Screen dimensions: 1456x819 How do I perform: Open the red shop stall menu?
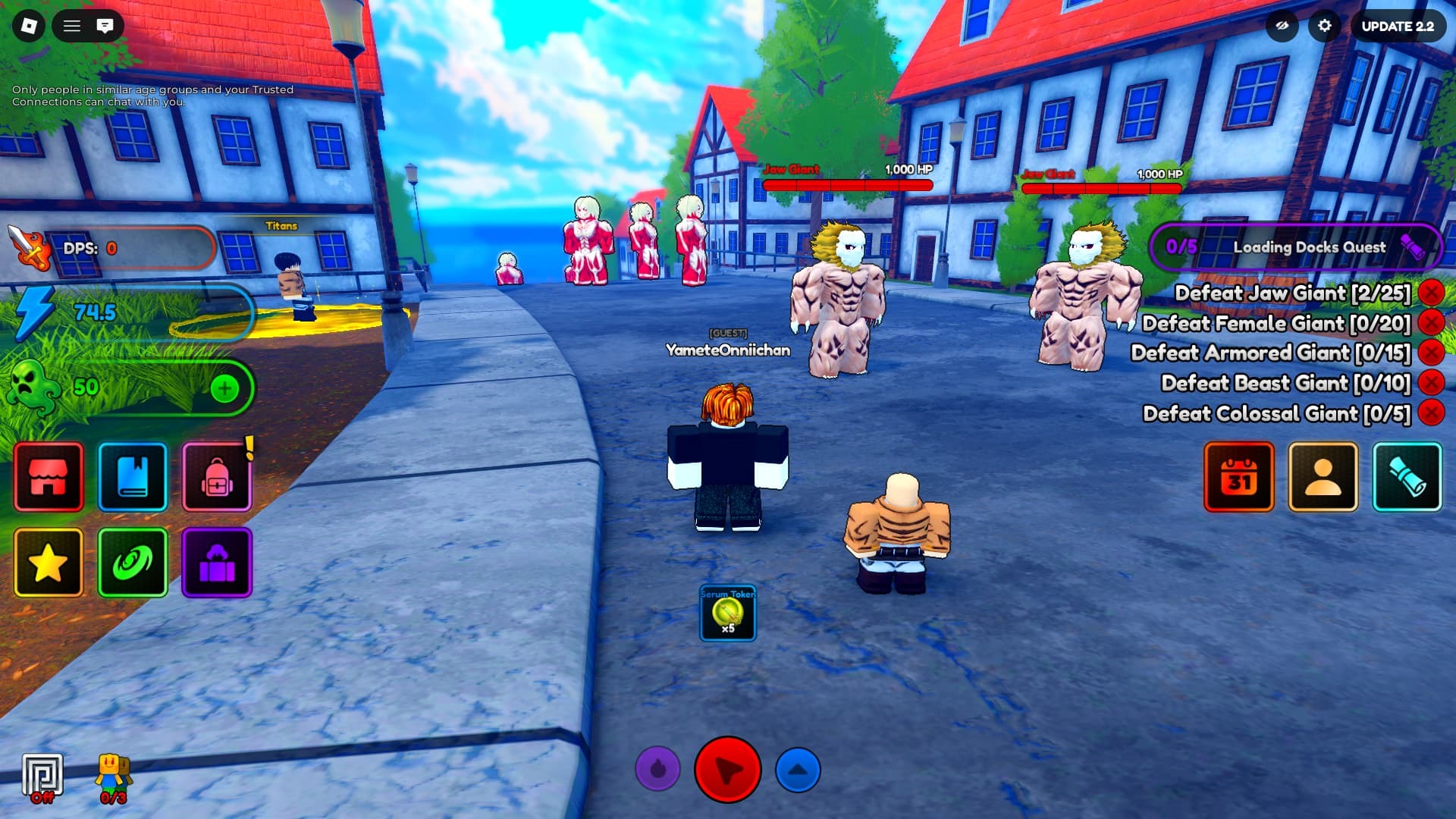pyautogui.click(x=49, y=477)
